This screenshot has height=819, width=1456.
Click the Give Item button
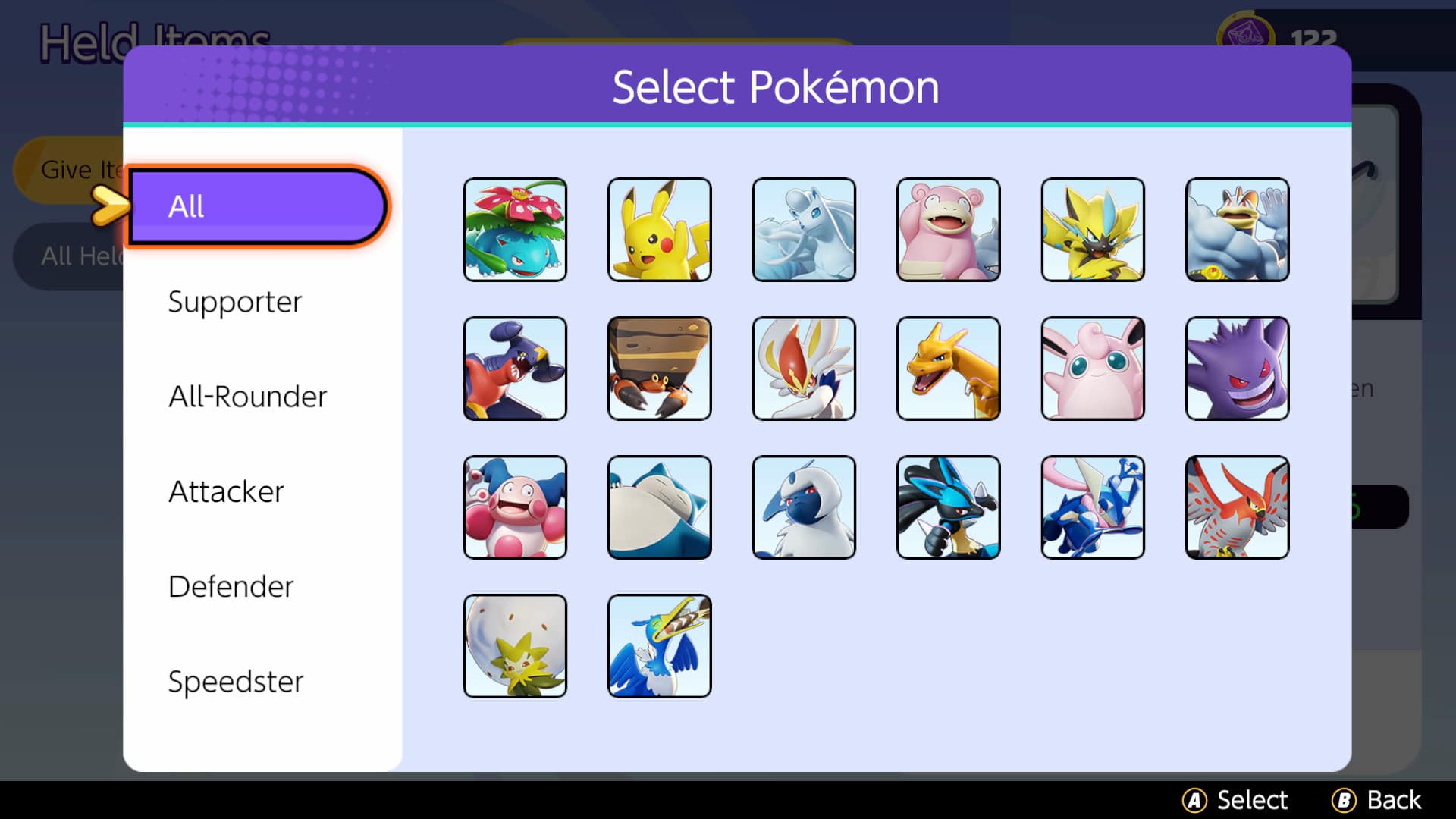[x=83, y=170]
